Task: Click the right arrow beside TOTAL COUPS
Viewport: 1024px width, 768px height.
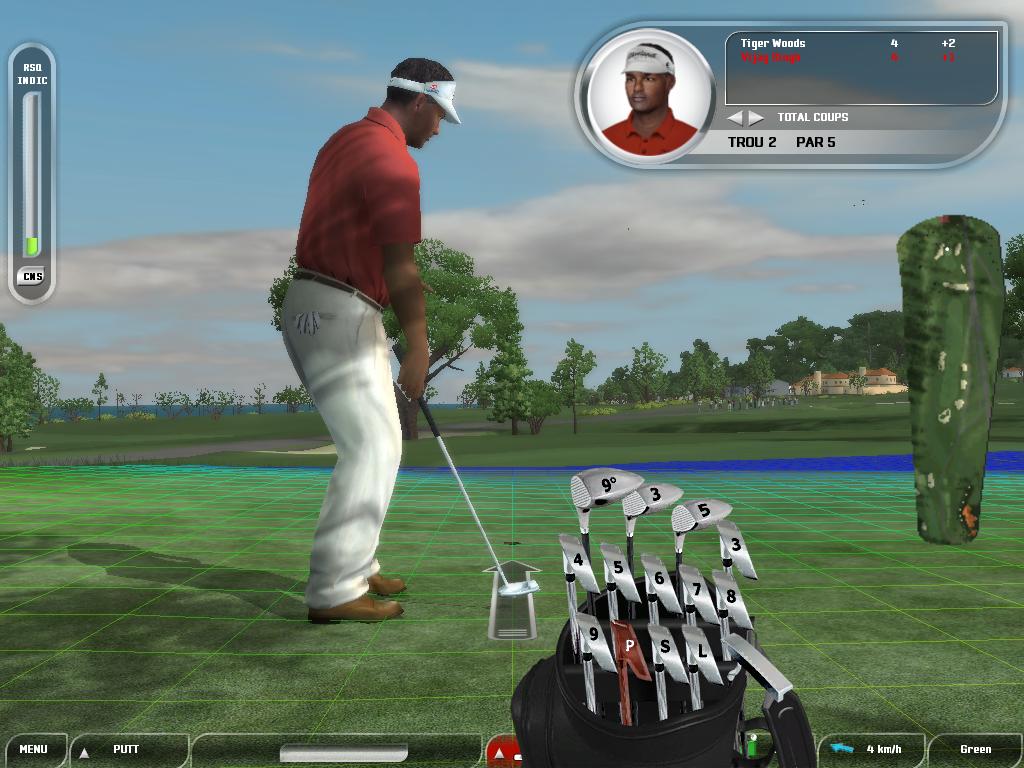Action: click(756, 118)
